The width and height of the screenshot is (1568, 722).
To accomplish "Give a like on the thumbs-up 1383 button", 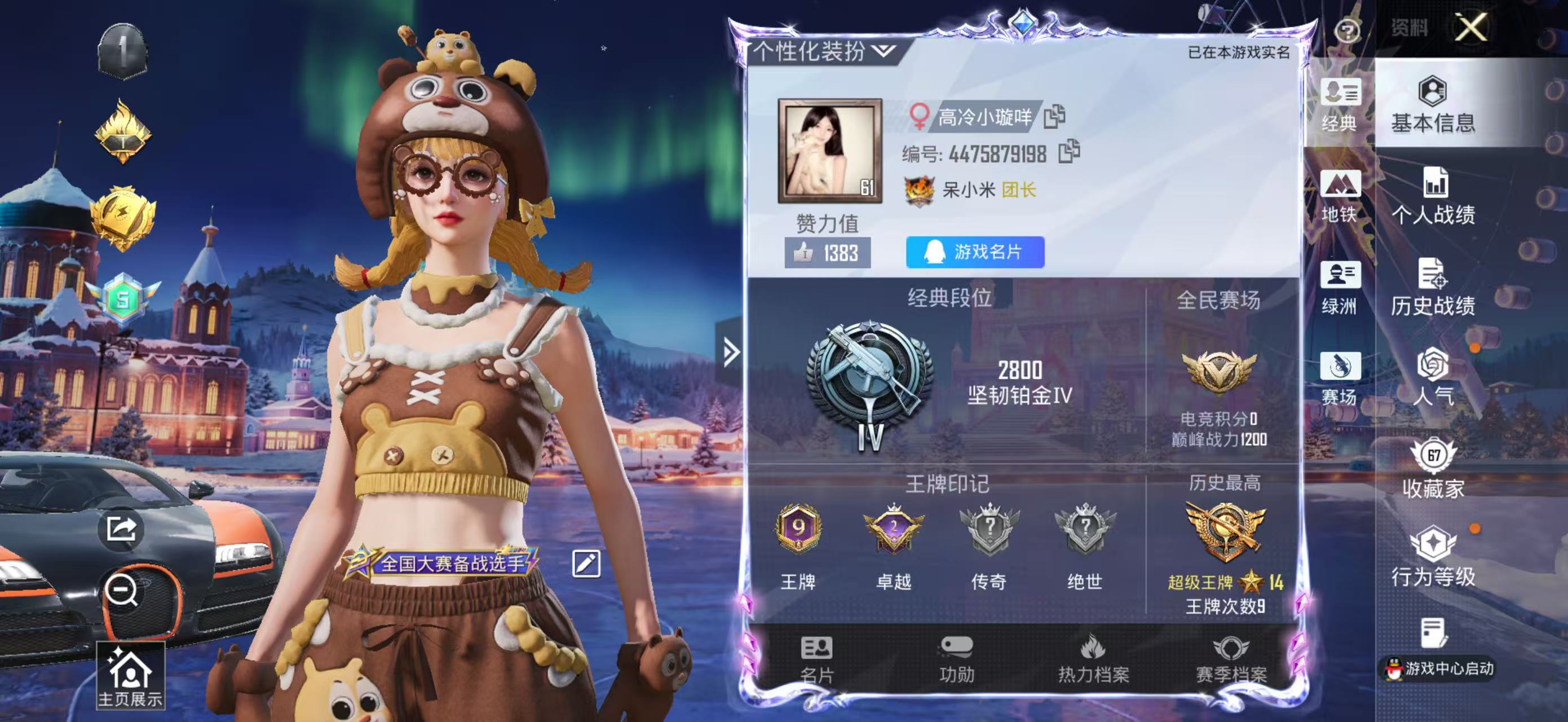I will tap(827, 253).
